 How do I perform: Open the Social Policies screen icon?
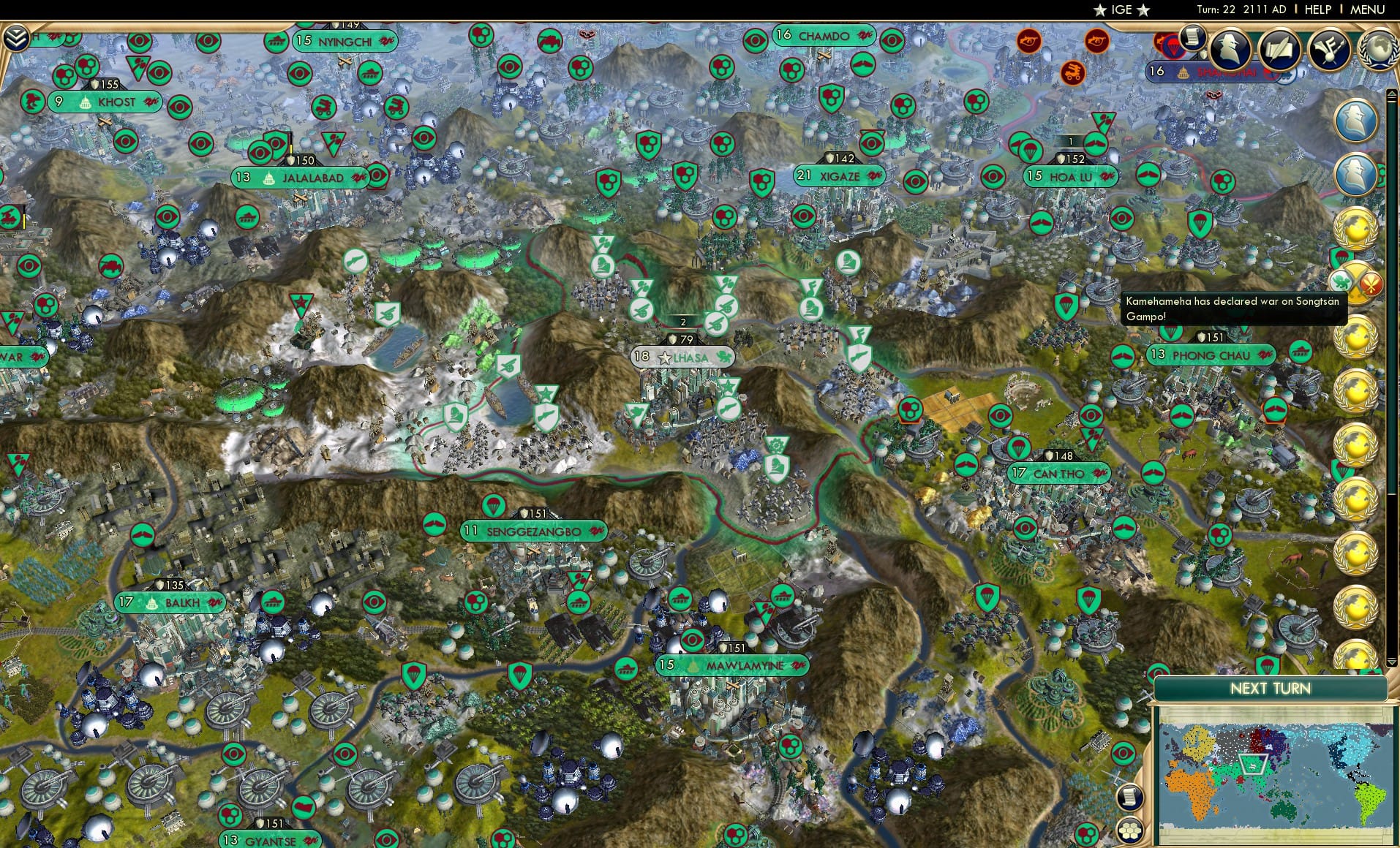click(x=1330, y=50)
